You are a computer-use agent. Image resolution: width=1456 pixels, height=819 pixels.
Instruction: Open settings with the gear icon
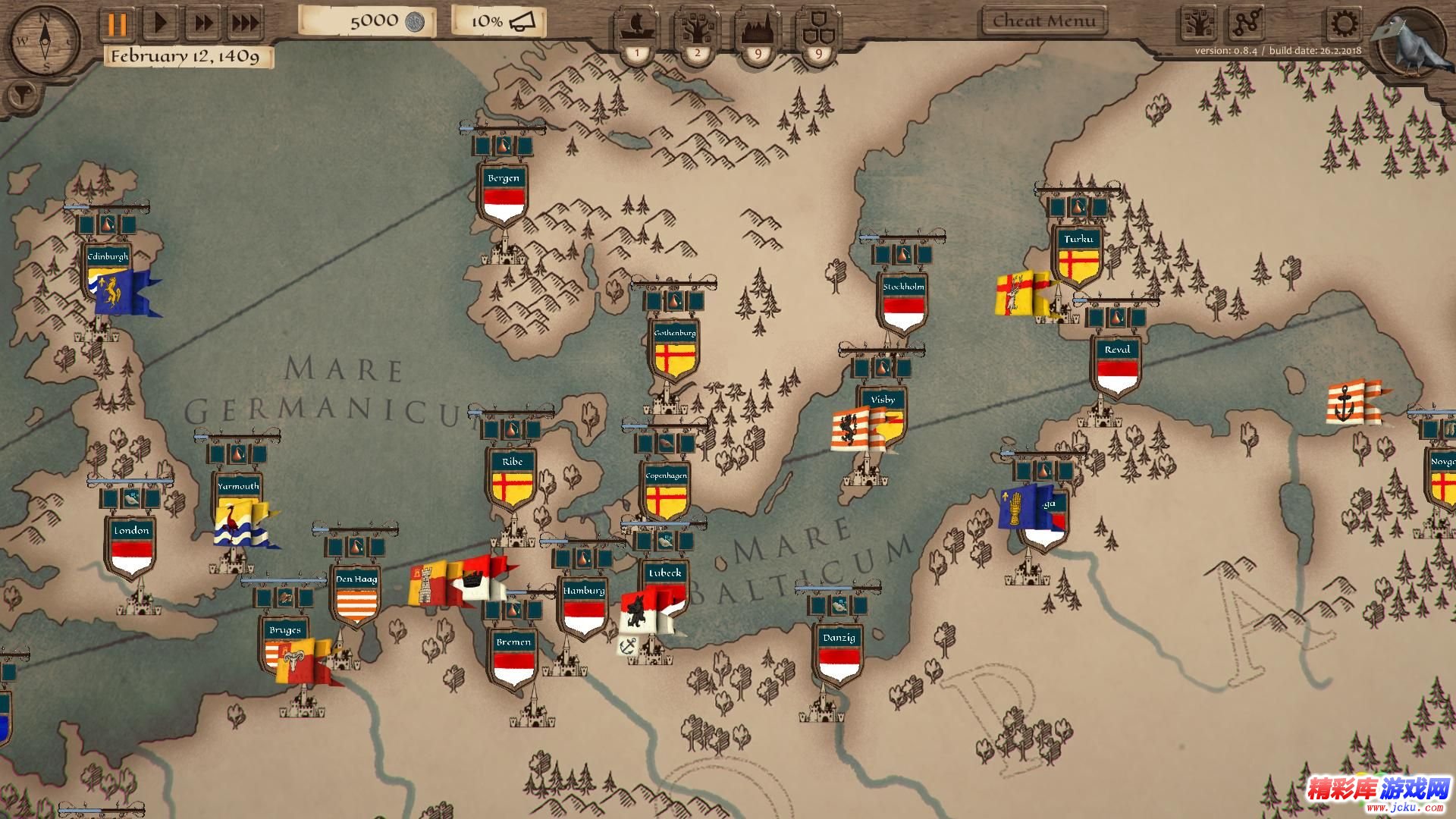point(1345,24)
